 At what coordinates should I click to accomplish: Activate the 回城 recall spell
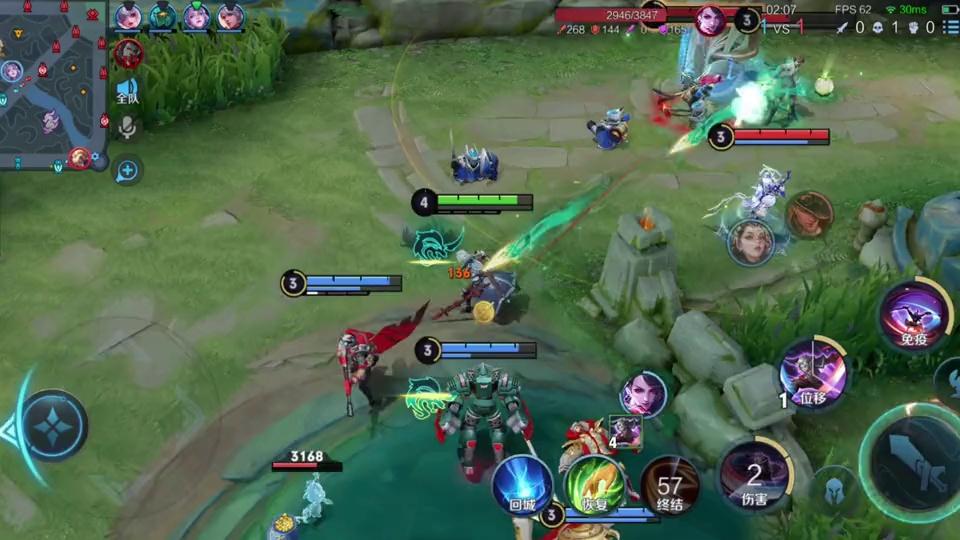[522, 486]
